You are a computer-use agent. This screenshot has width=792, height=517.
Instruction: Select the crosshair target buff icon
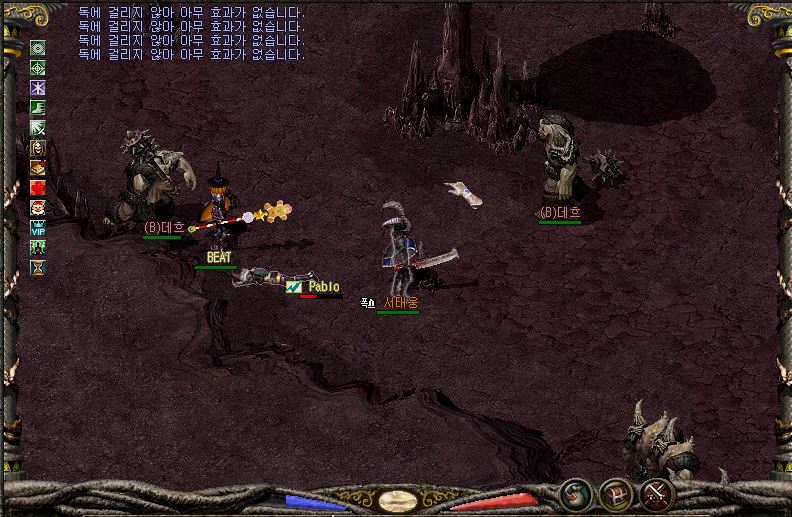click(38, 67)
